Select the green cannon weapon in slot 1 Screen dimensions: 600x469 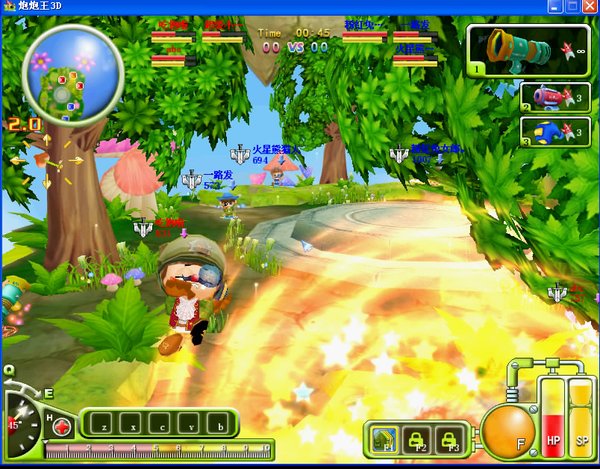pyautogui.click(x=527, y=51)
